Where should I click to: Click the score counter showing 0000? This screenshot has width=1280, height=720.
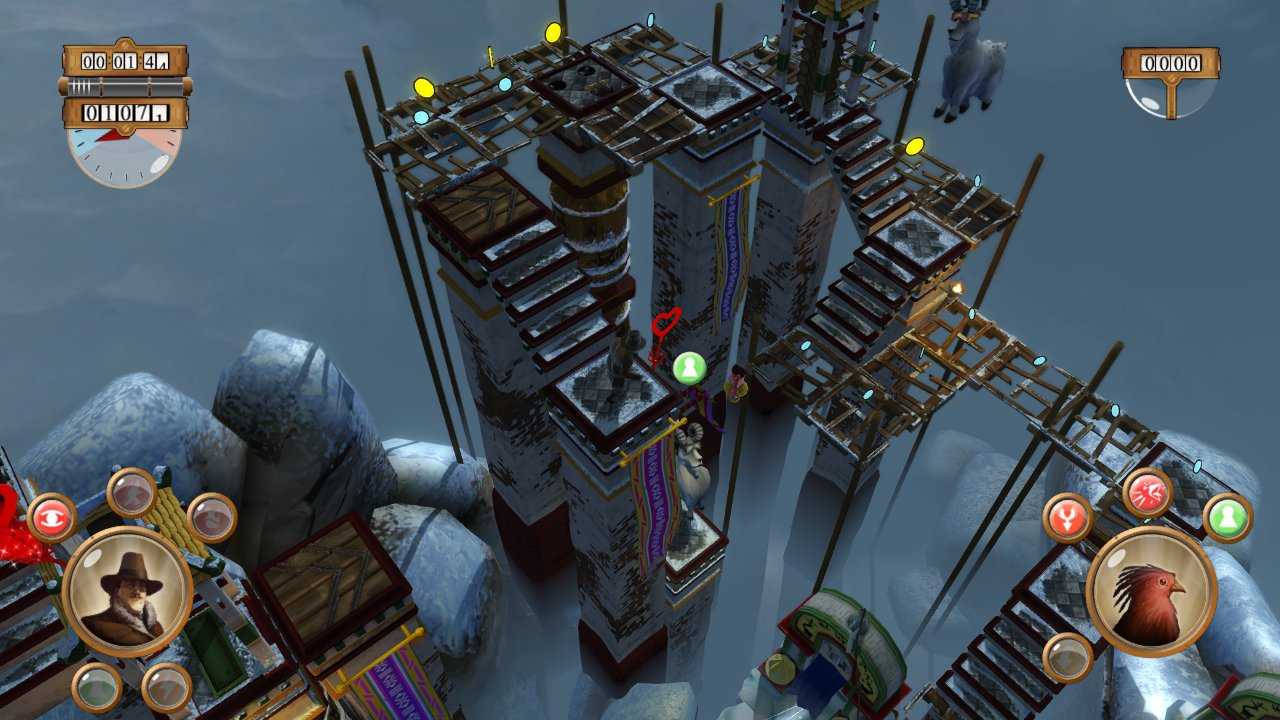pyautogui.click(x=1170, y=66)
